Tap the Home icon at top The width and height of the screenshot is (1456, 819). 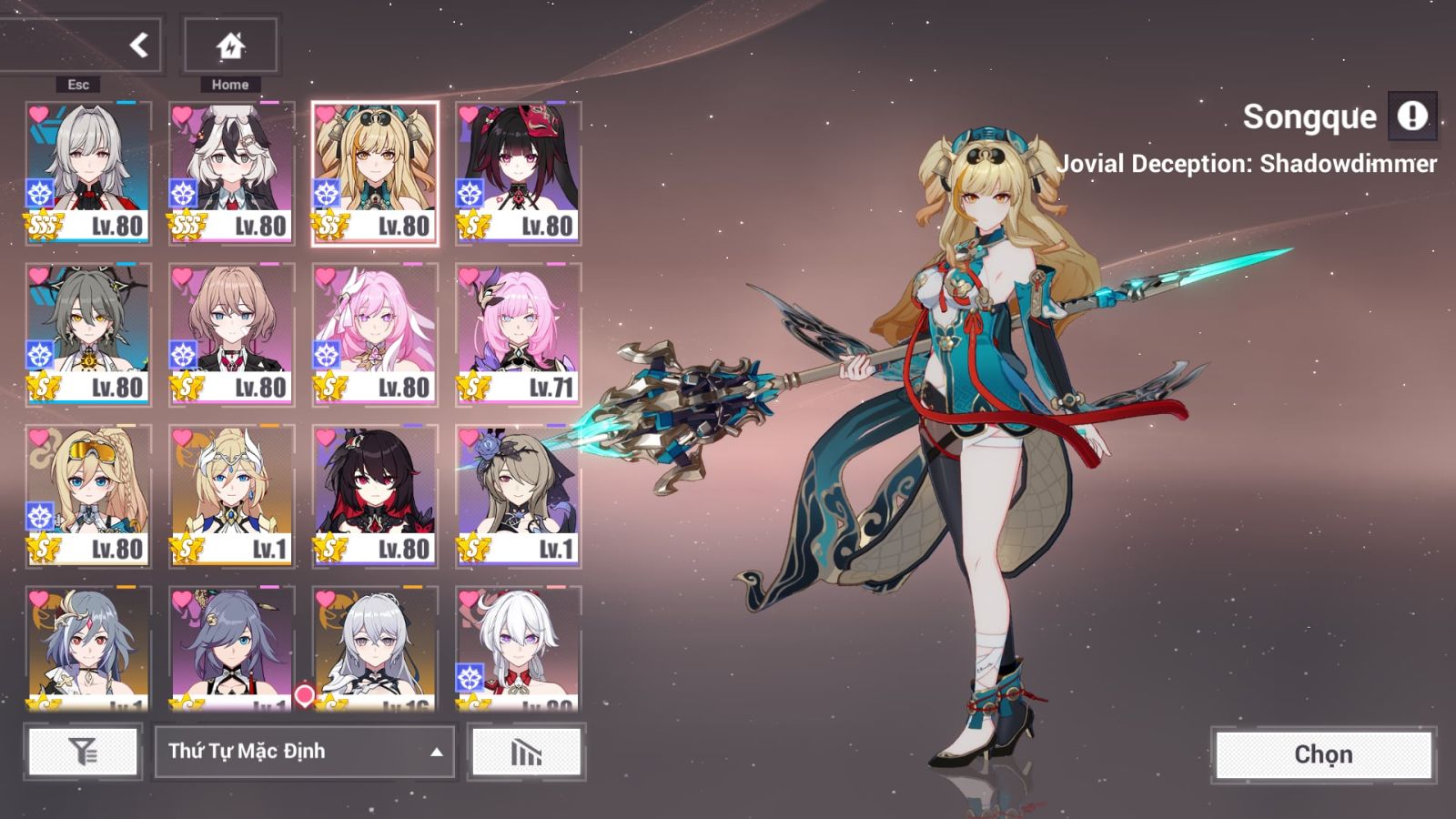[x=230, y=44]
